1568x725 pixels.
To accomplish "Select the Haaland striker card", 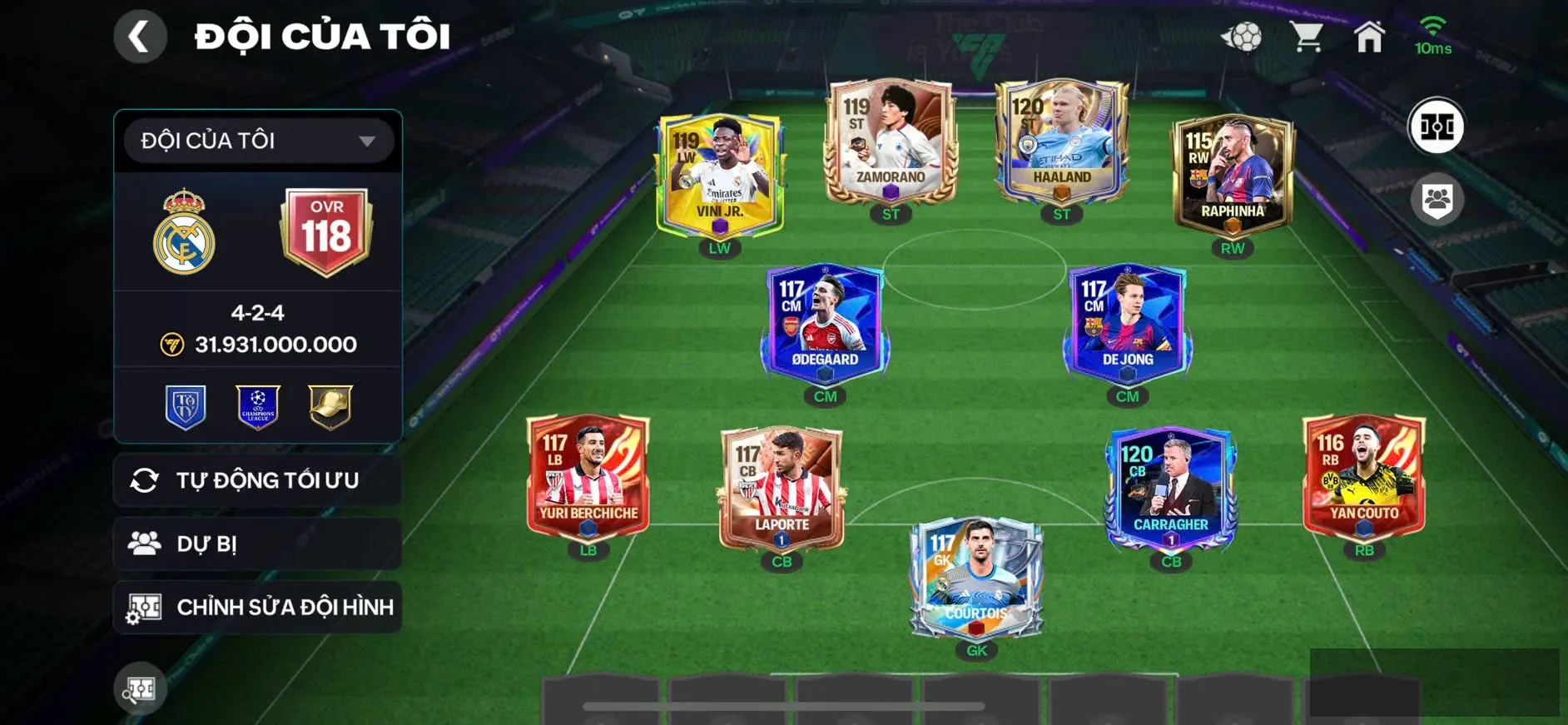I will pos(1062,143).
